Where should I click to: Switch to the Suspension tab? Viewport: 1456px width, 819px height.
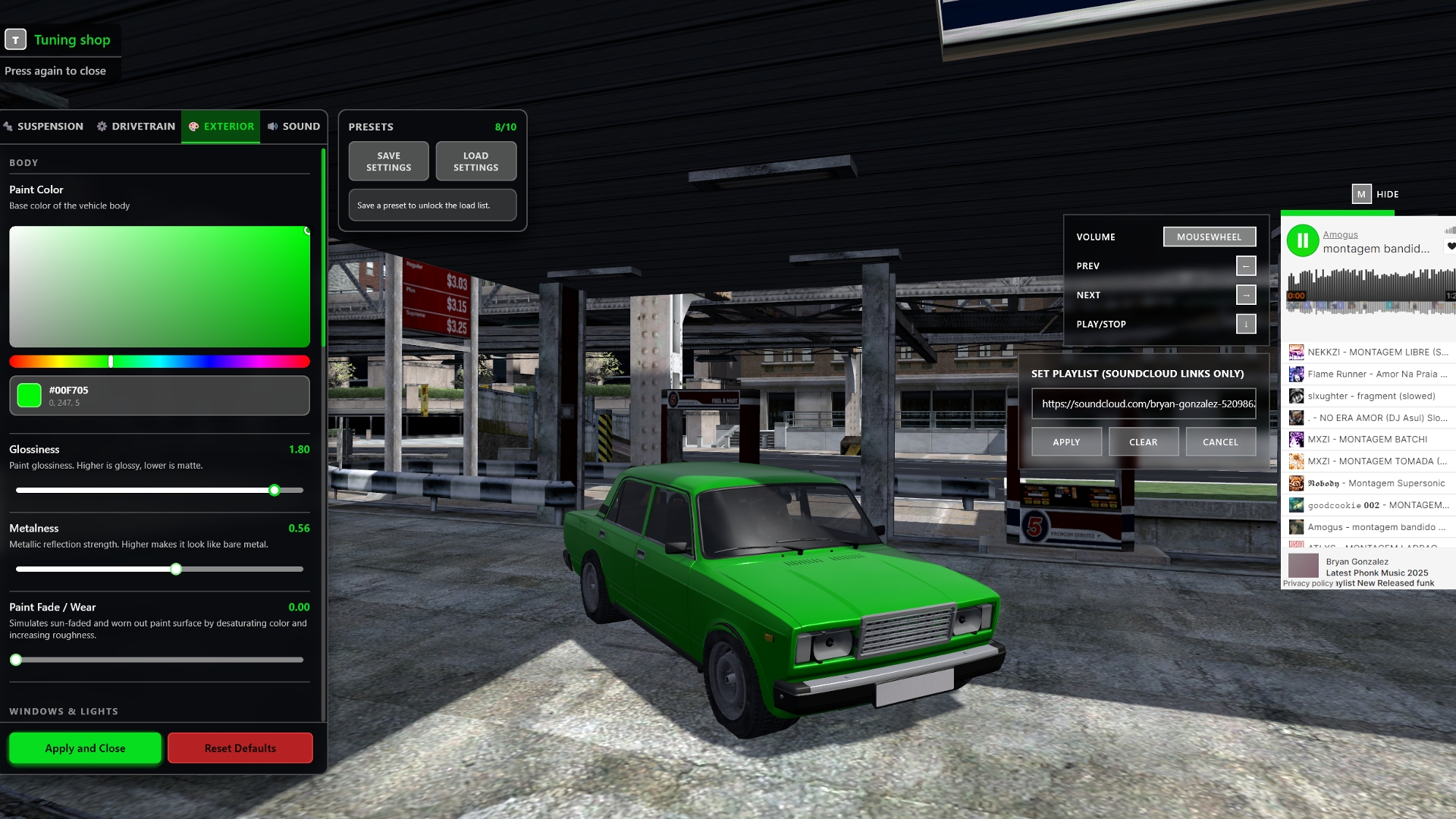[44, 127]
